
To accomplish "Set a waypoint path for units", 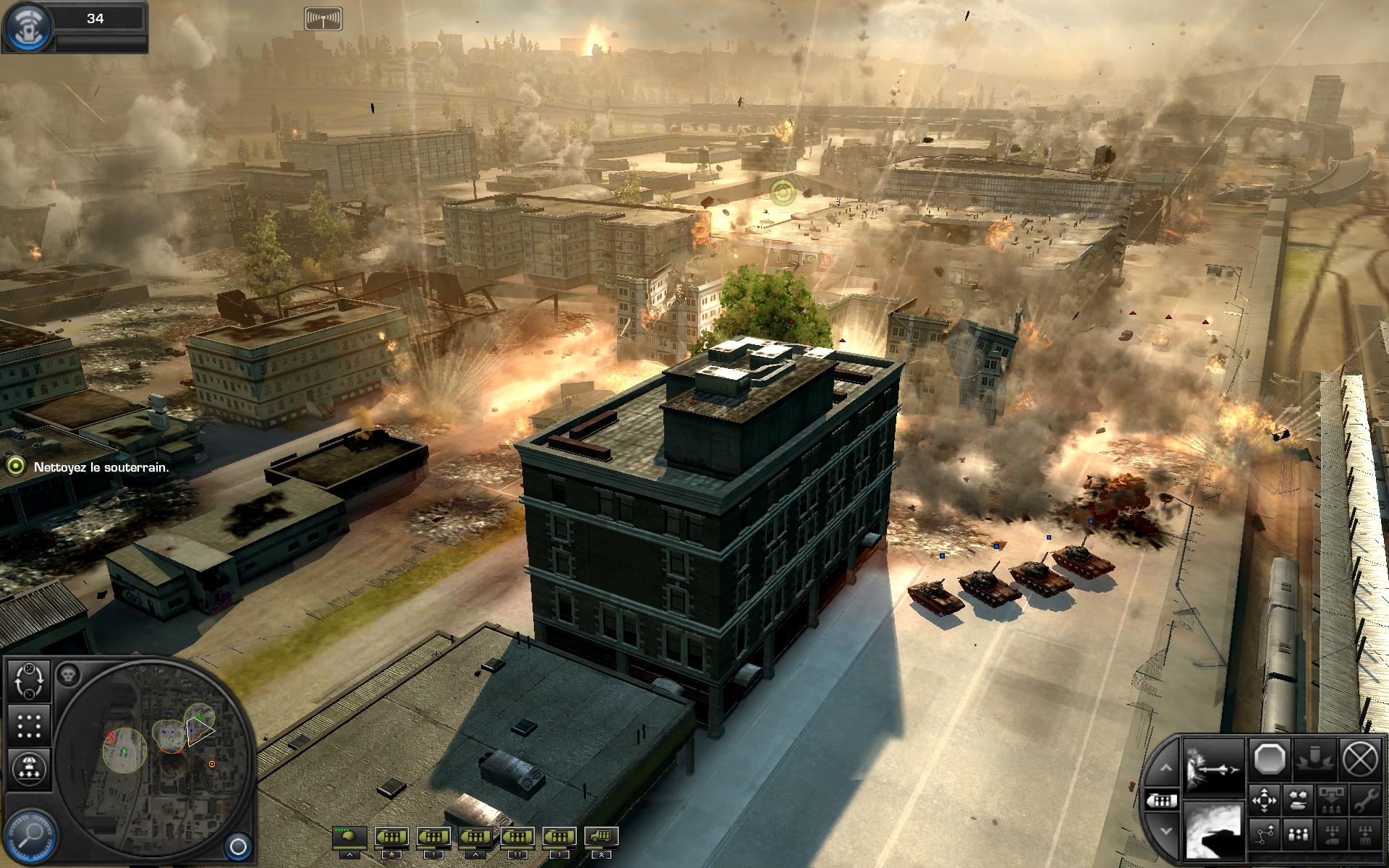I will pos(1265,835).
